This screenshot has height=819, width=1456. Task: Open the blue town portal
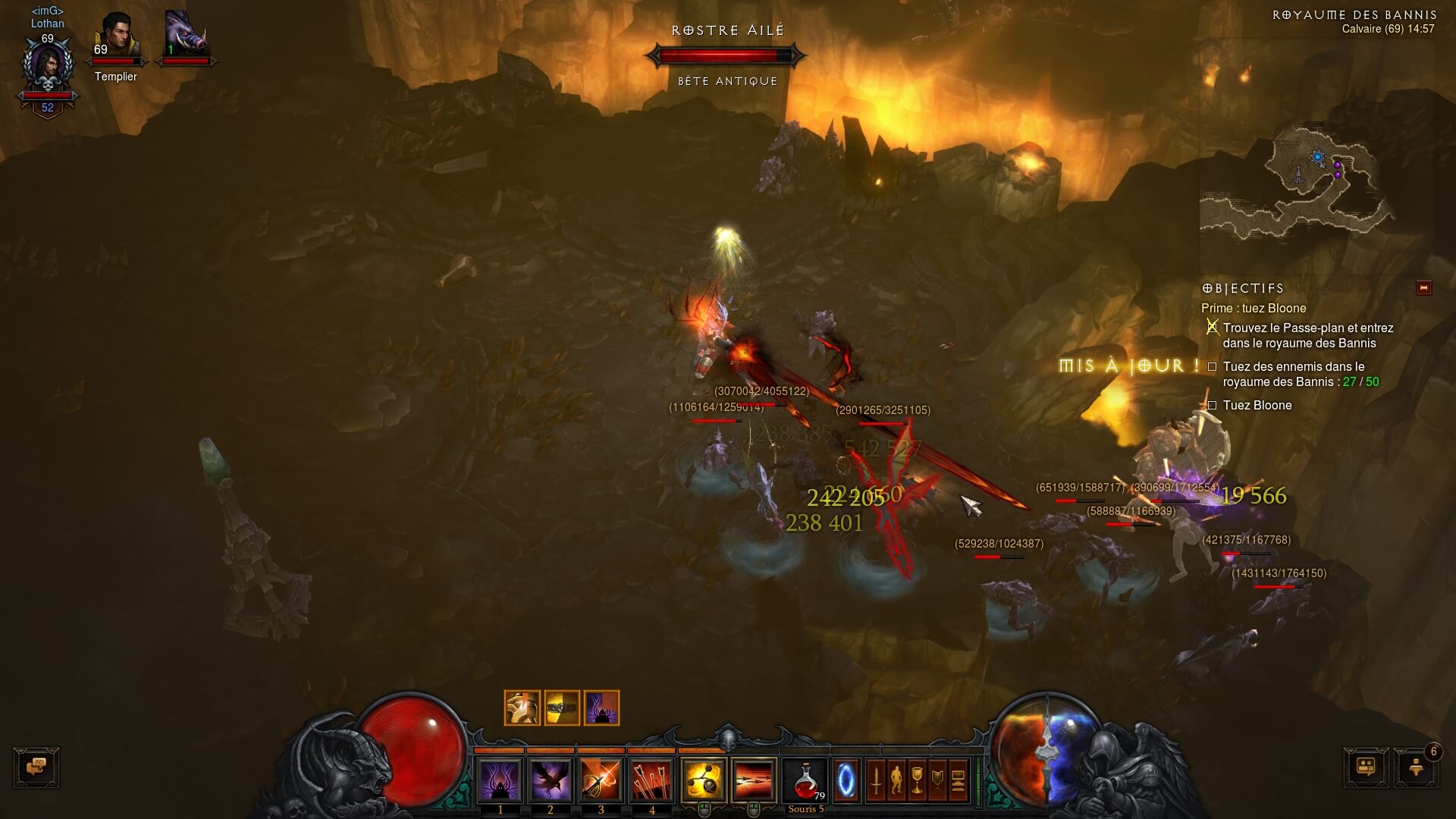(846, 780)
